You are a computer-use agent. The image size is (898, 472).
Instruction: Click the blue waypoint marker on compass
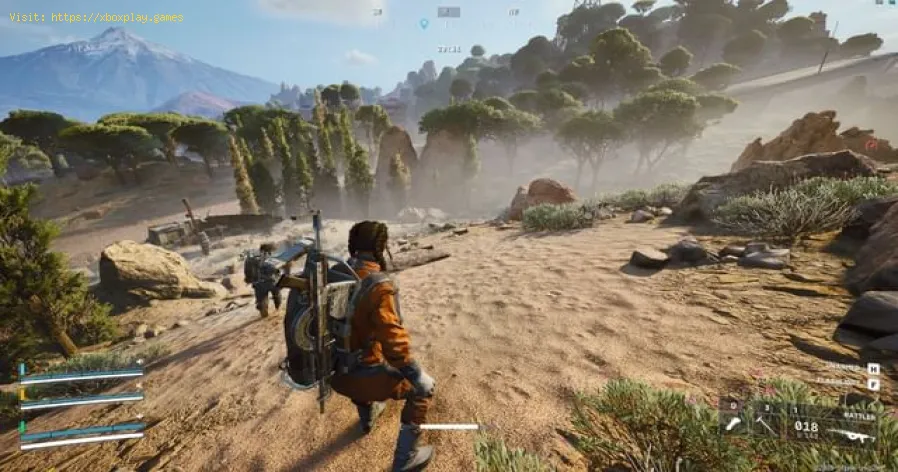[x=424, y=23]
